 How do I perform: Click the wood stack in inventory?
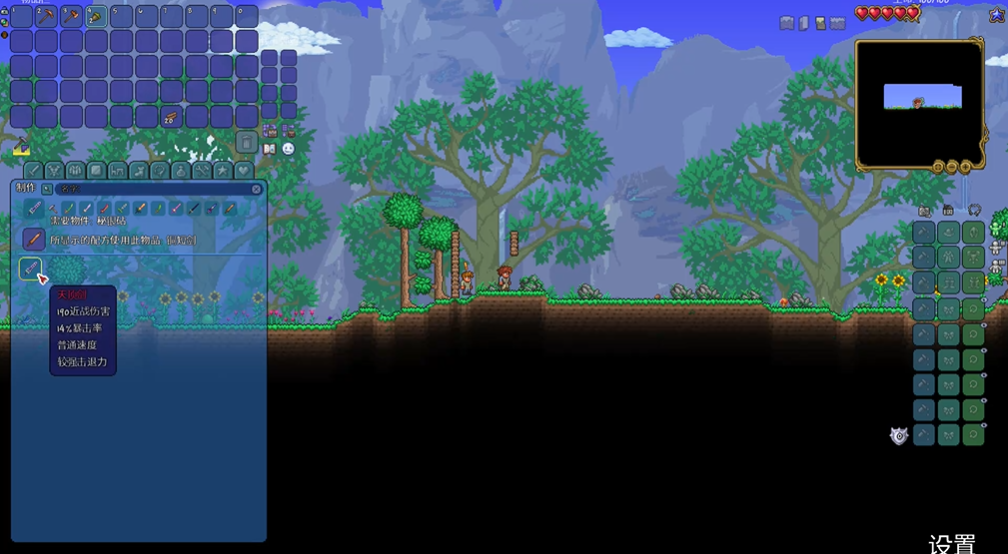171,117
